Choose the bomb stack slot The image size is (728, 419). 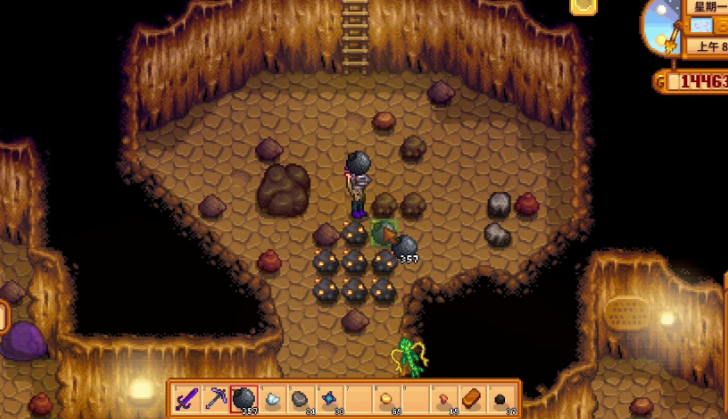(244, 398)
